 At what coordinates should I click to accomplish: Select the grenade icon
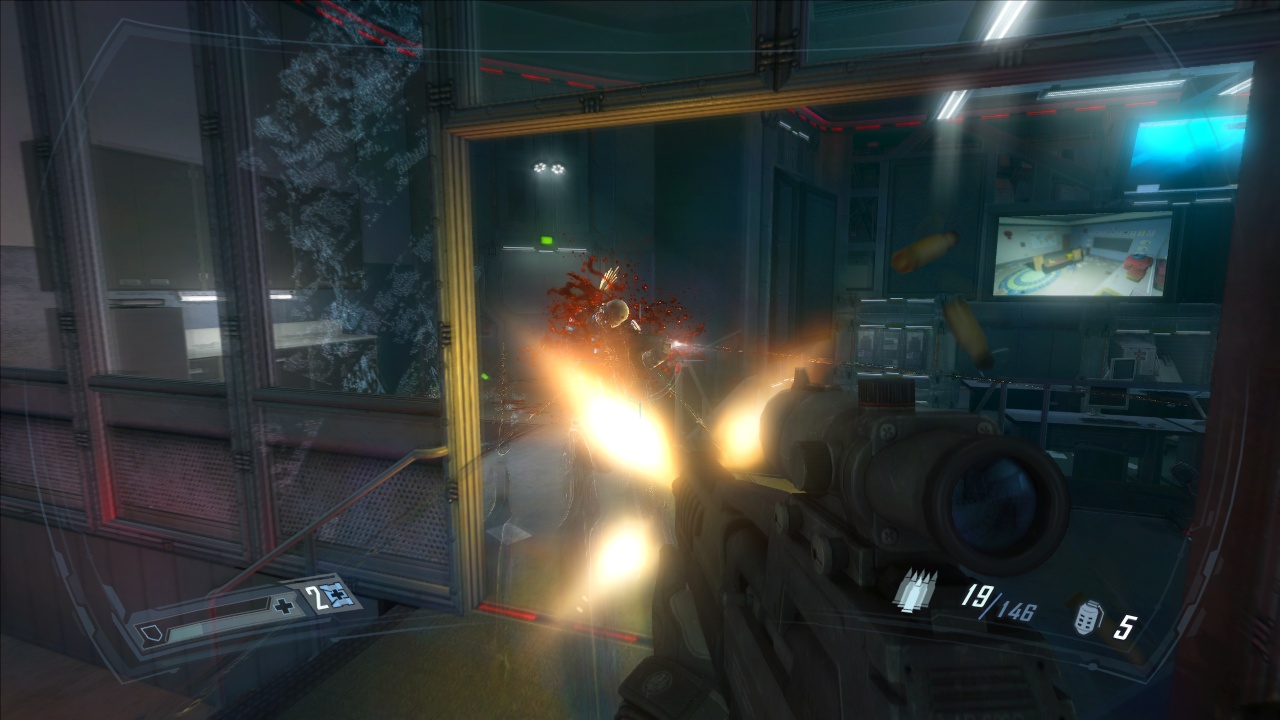[1086, 618]
